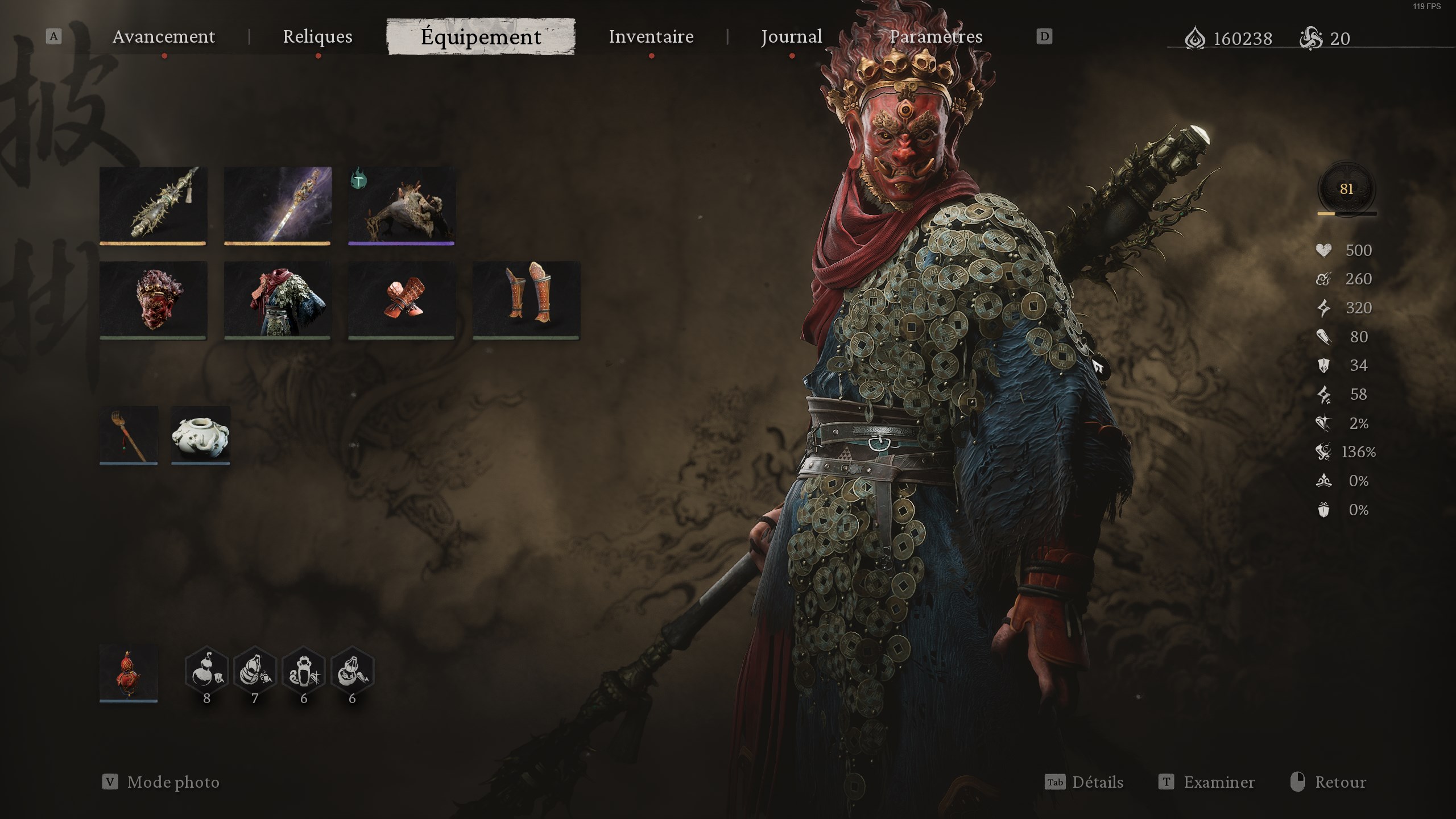Open the Inventaire tab

point(650,37)
